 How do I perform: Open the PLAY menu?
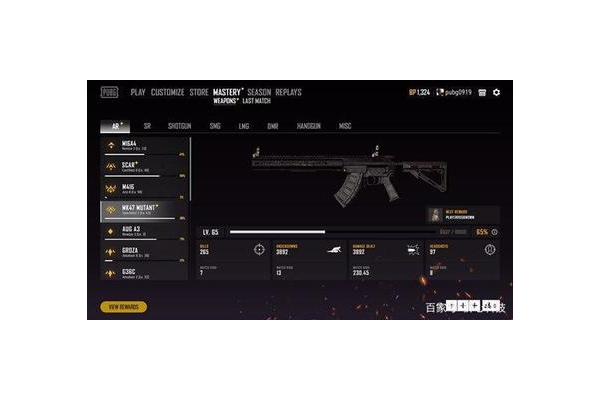[x=138, y=93]
